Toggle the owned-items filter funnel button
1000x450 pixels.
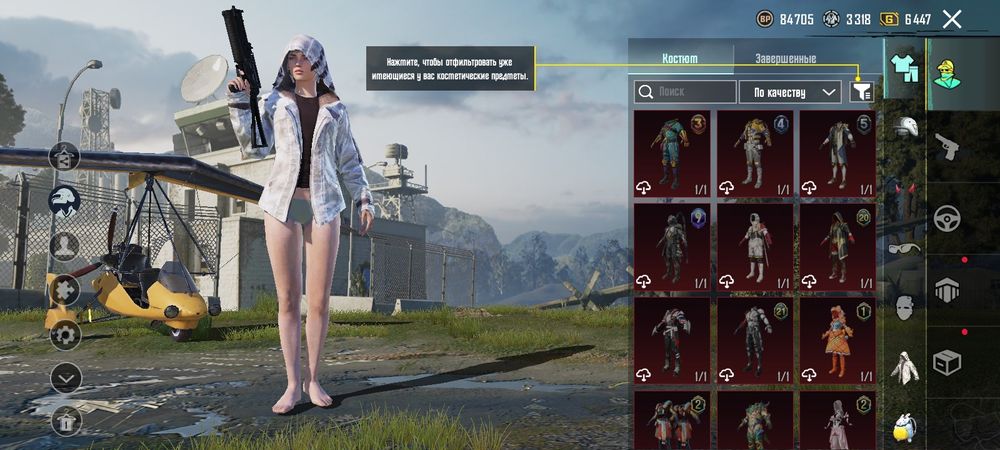click(x=861, y=92)
